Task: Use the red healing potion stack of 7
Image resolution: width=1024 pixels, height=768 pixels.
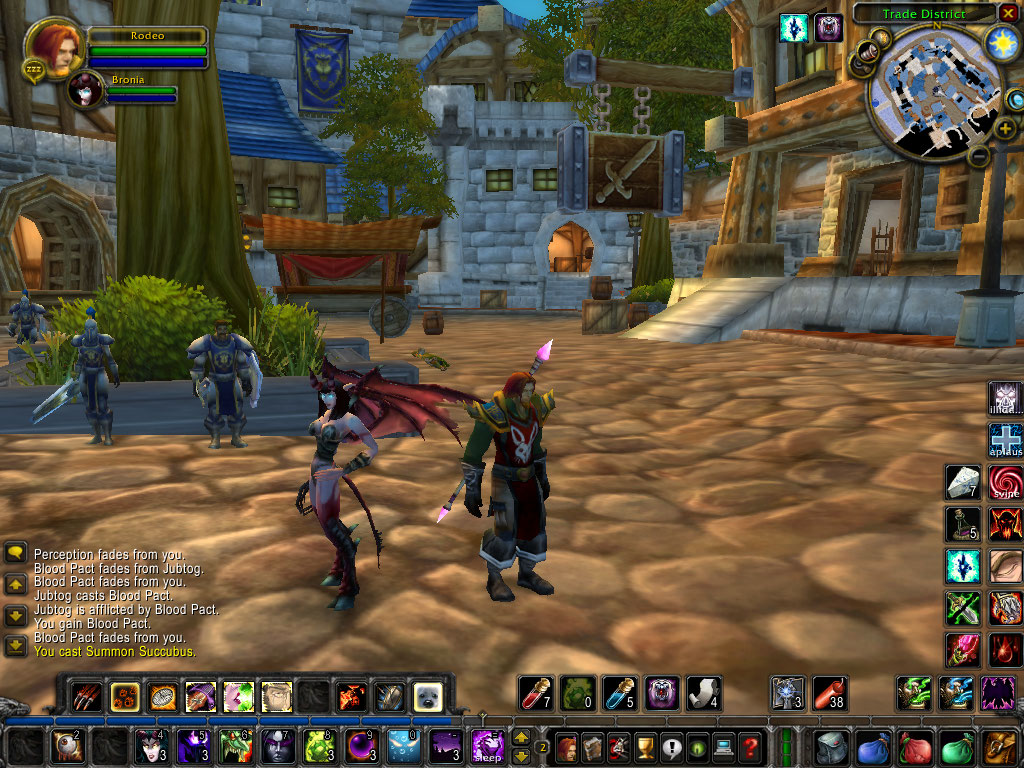Action: point(535,692)
